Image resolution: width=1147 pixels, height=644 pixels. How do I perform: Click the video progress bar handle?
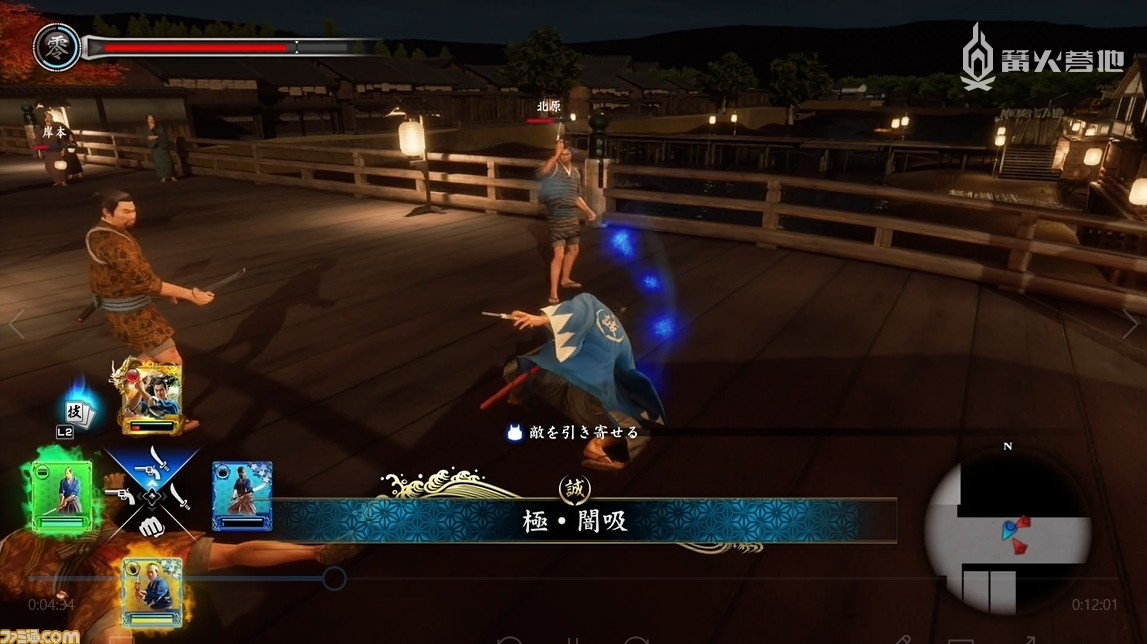pos(334,578)
